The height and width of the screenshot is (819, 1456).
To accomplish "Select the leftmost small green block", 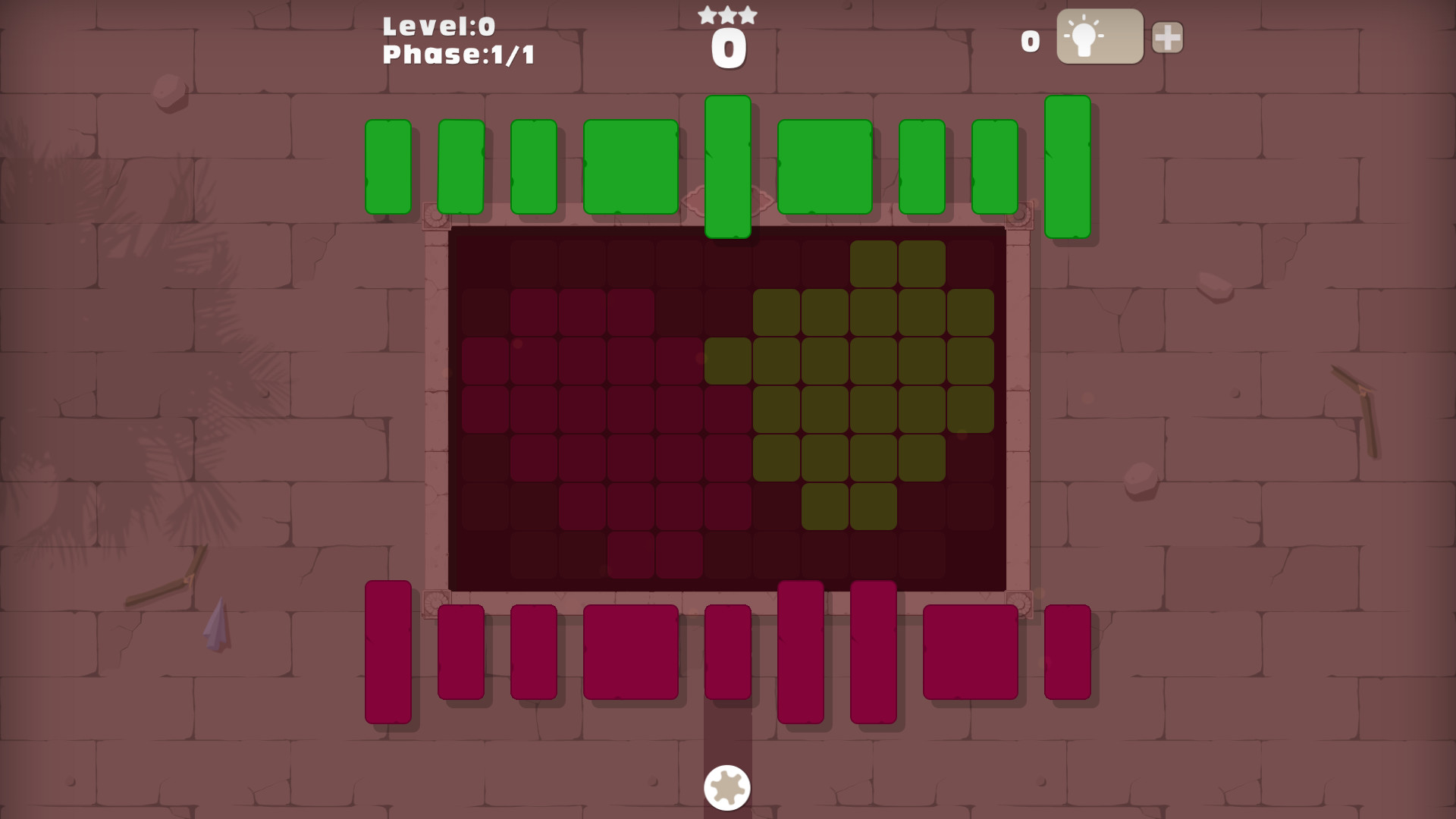I will tap(388, 165).
